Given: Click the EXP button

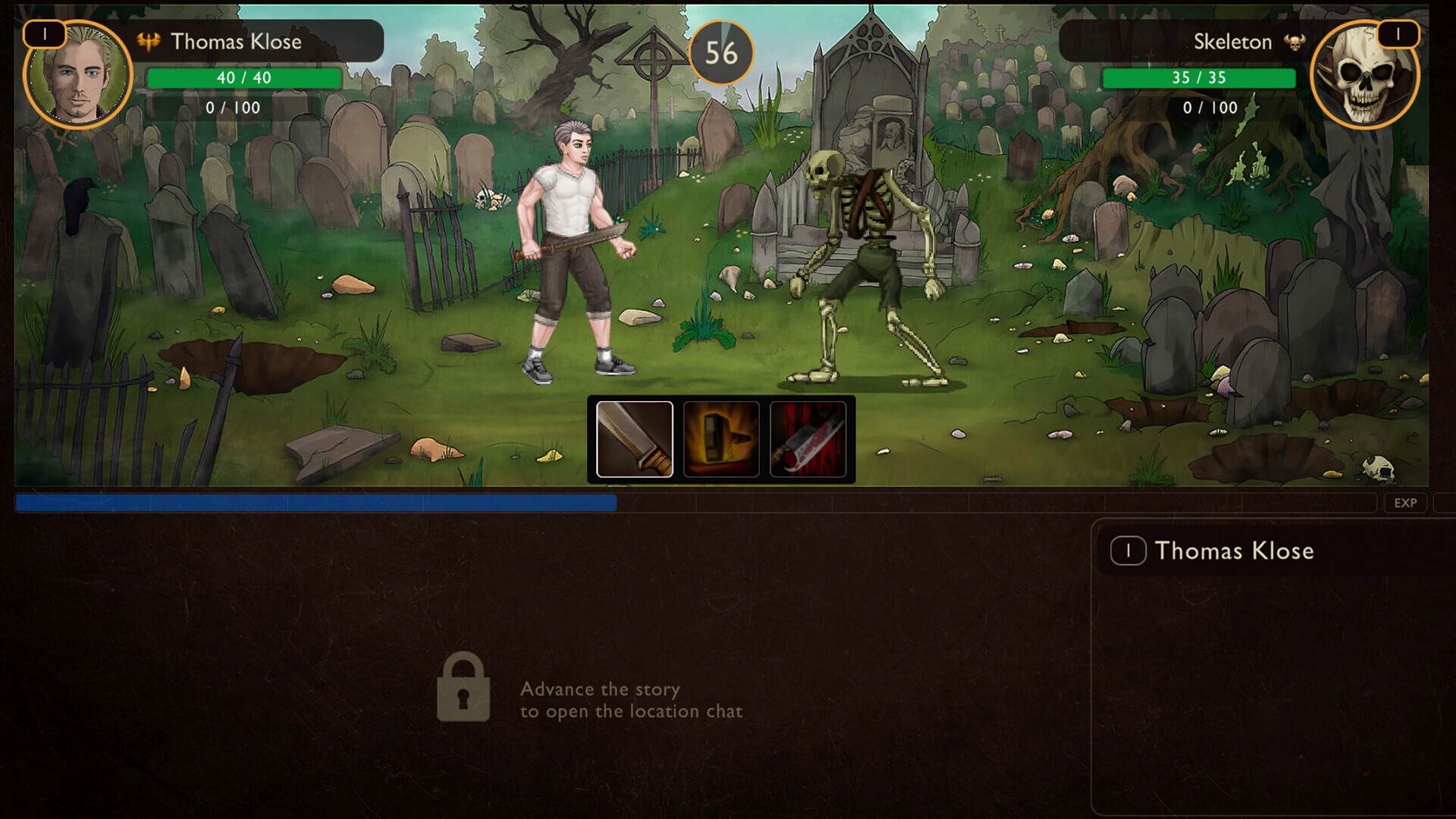Looking at the screenshot, I should click(x=1405, y=503).
